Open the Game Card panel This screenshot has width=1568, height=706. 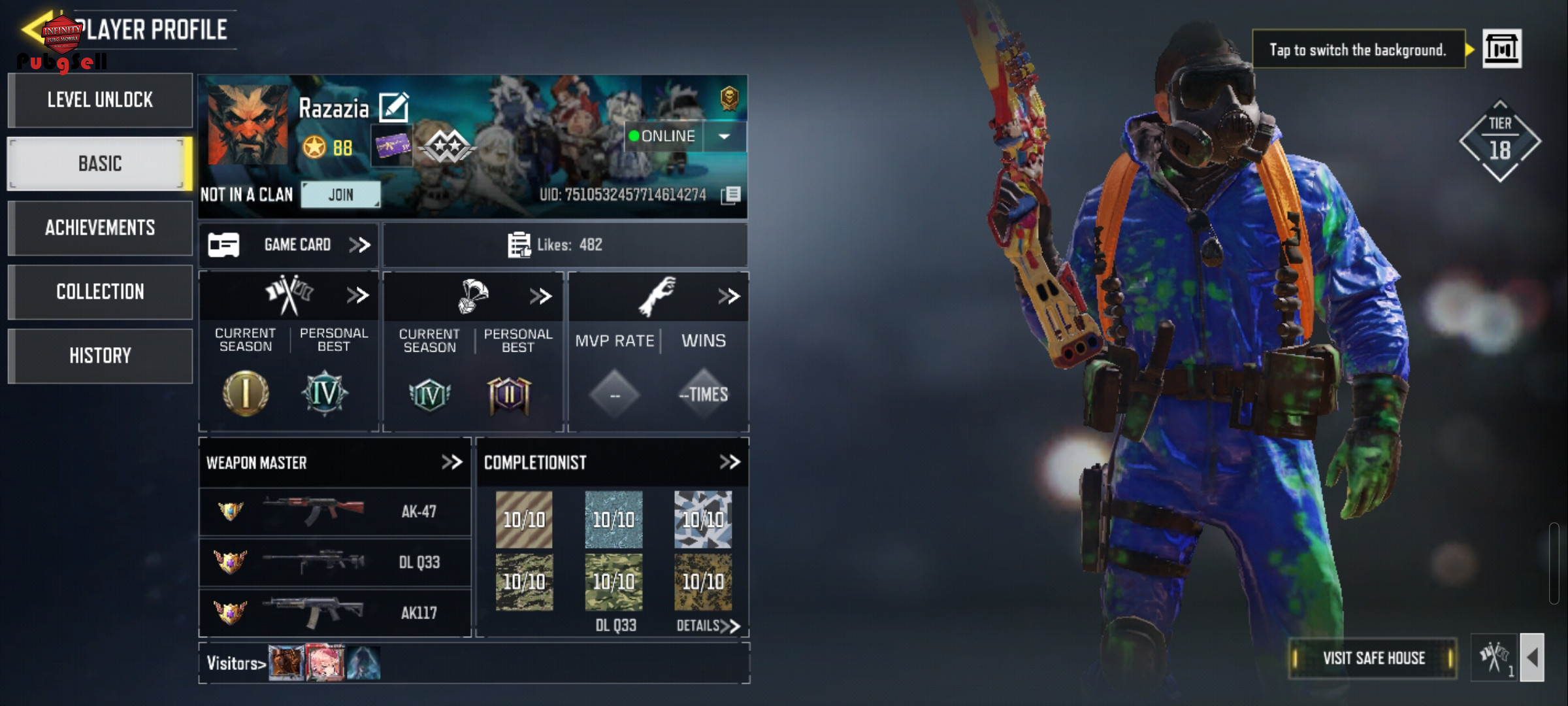pyautogui.click(x=289, y=245)
